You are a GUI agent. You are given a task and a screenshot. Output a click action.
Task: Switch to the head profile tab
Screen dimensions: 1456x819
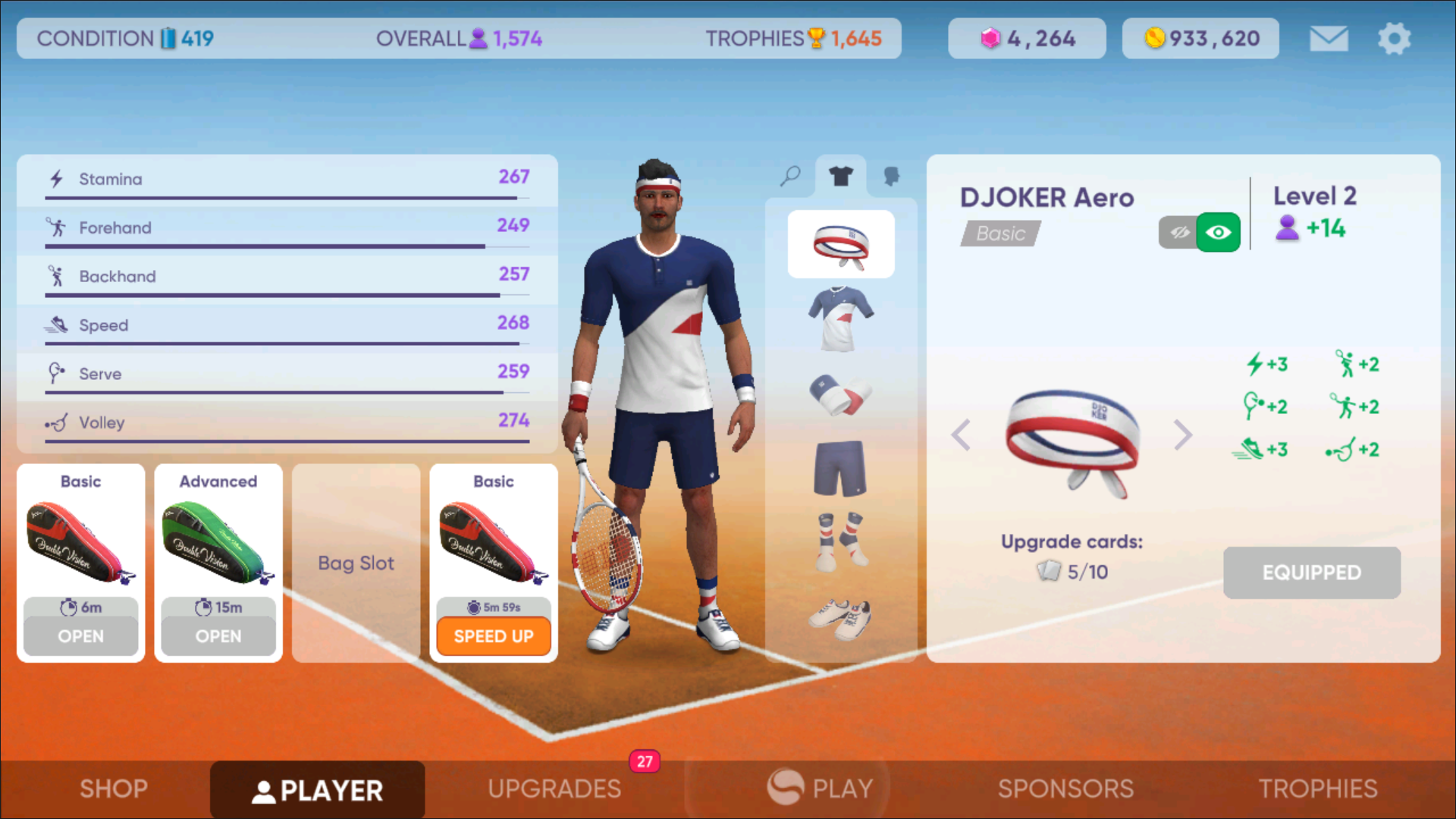(x=892, y=176)
